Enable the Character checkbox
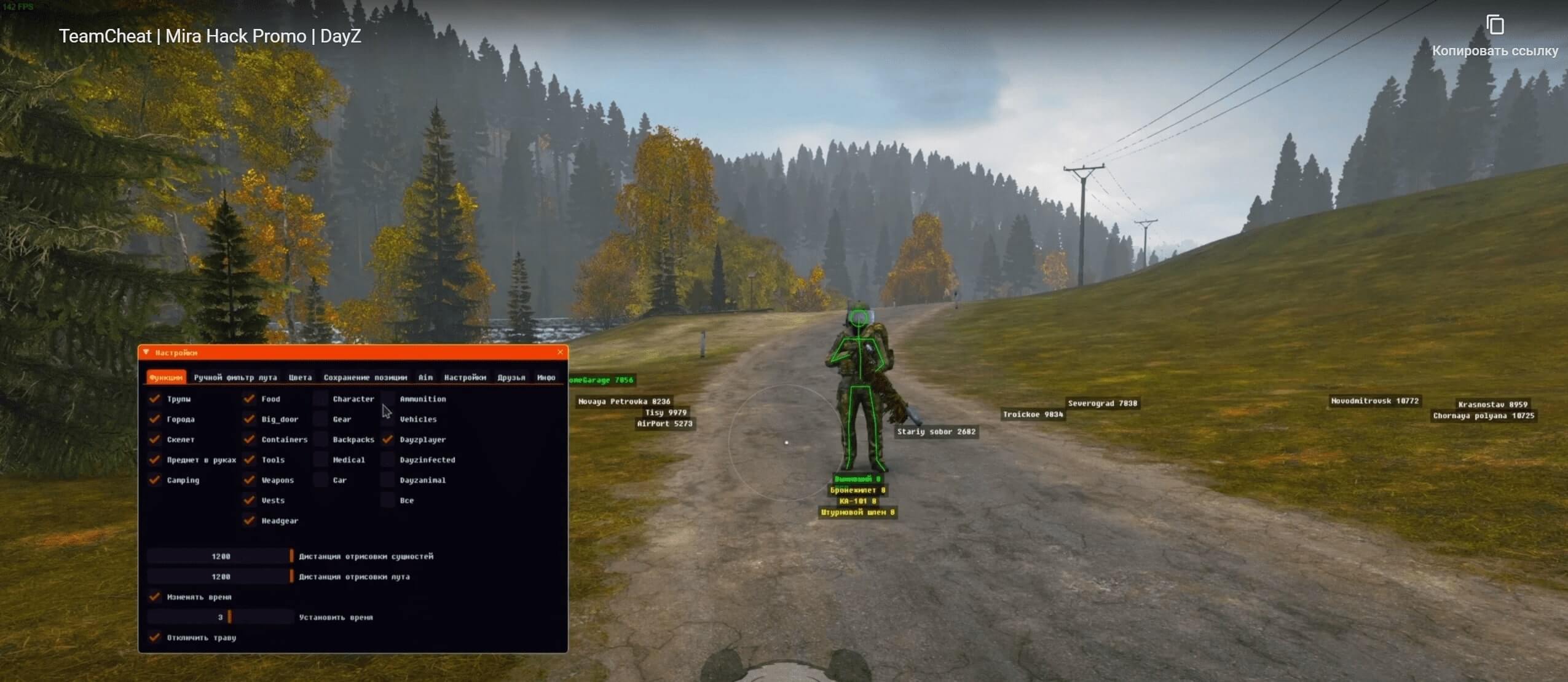This screenshot has height=682, width=1568. point(321,399)
